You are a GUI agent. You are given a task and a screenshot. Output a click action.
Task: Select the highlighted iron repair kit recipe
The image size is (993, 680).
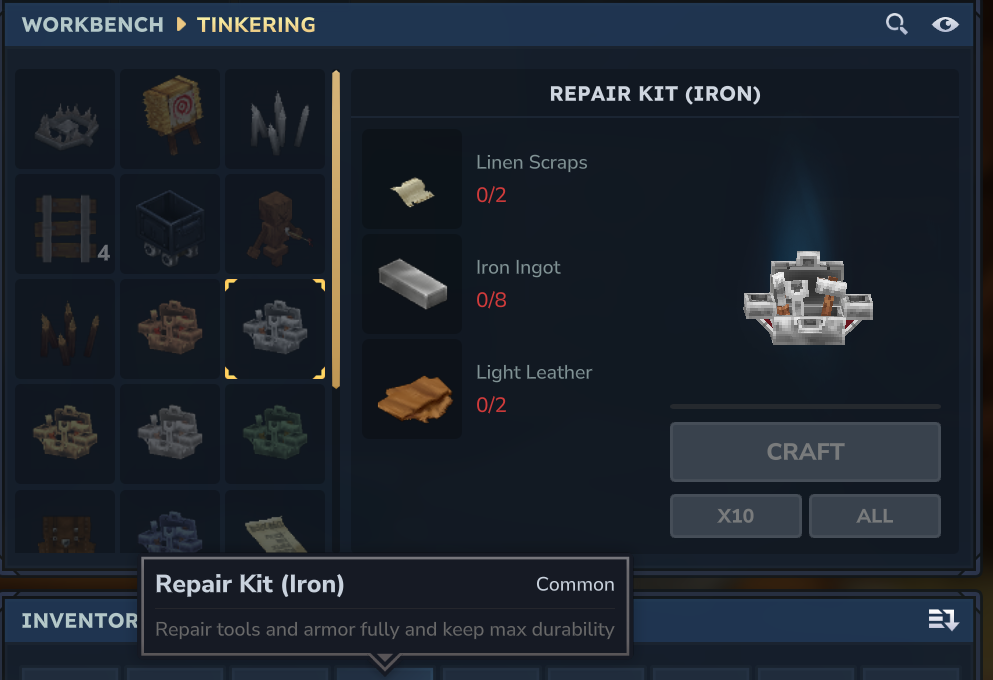click(275, 329)
